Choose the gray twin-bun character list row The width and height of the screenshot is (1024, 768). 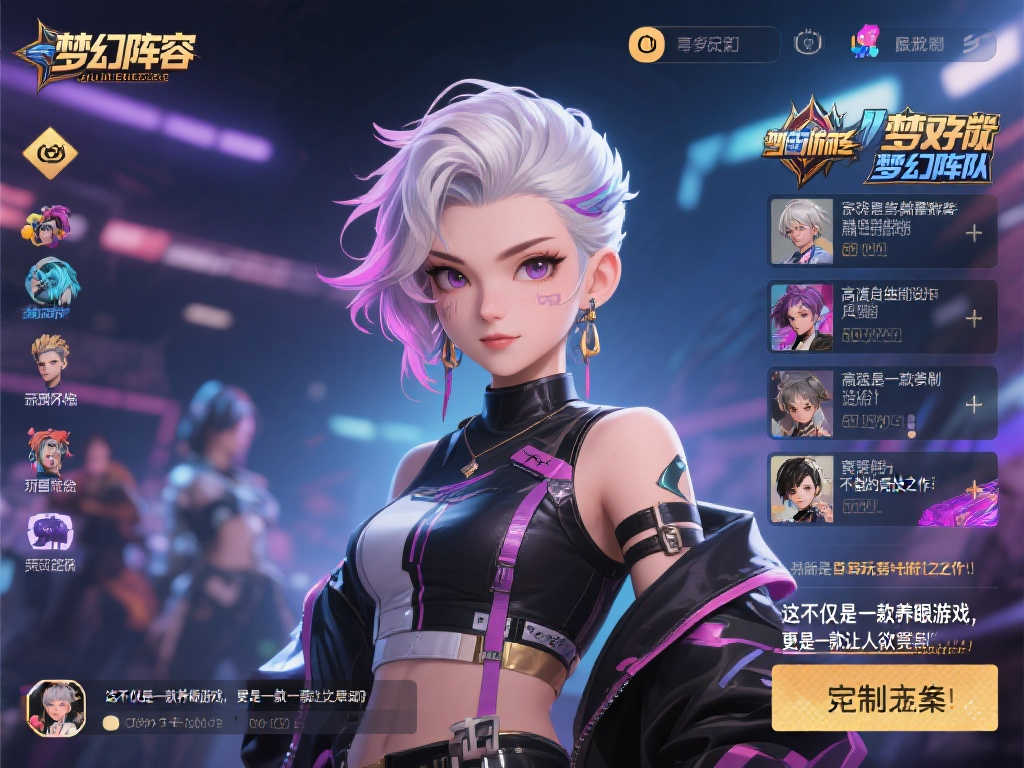coord(882,403)
